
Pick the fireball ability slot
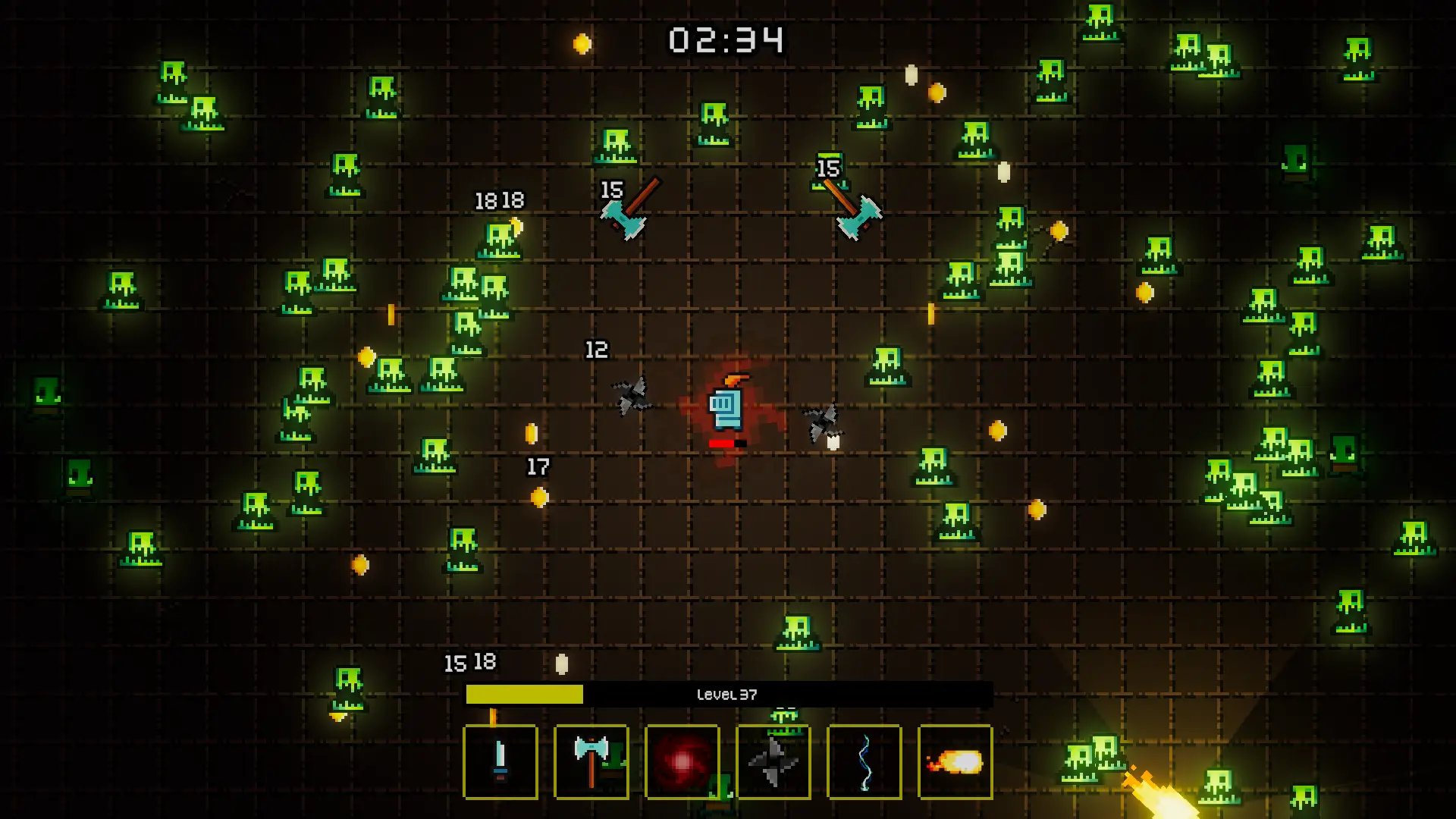[955, 761]
